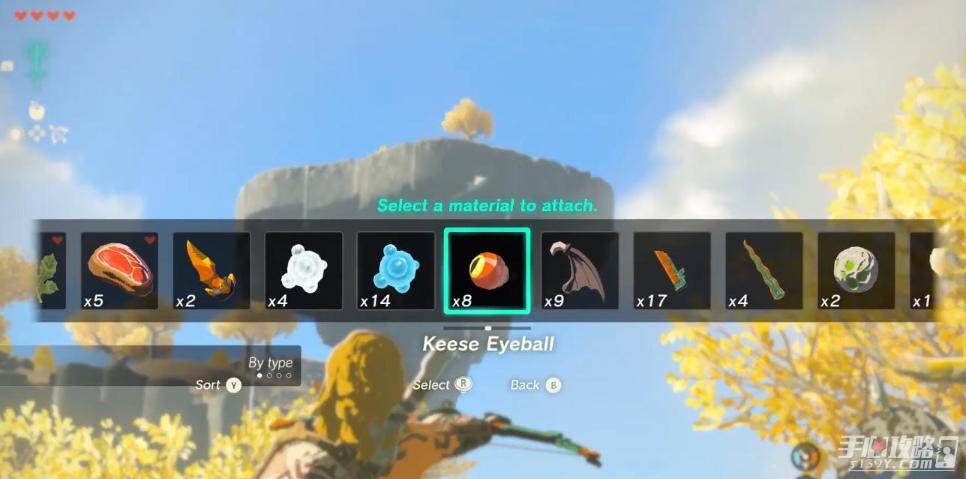Choose the Keese wing material

pos(580,270)
